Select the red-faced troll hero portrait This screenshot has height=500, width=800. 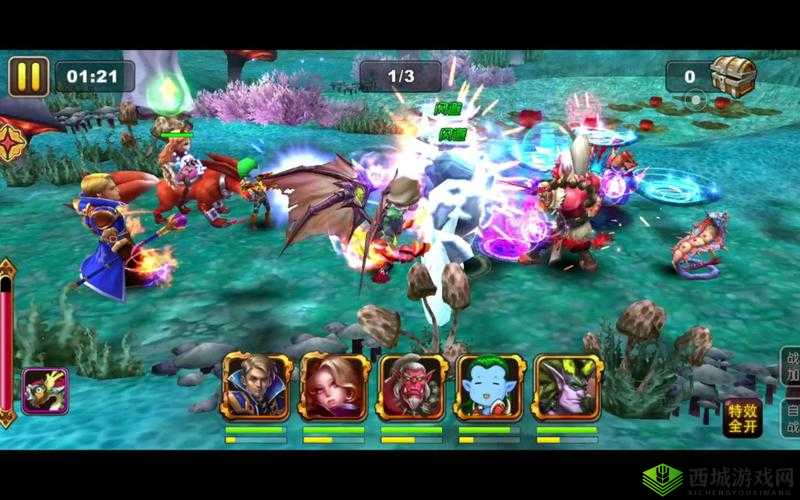pyautogui.click(x=411, y=385)
